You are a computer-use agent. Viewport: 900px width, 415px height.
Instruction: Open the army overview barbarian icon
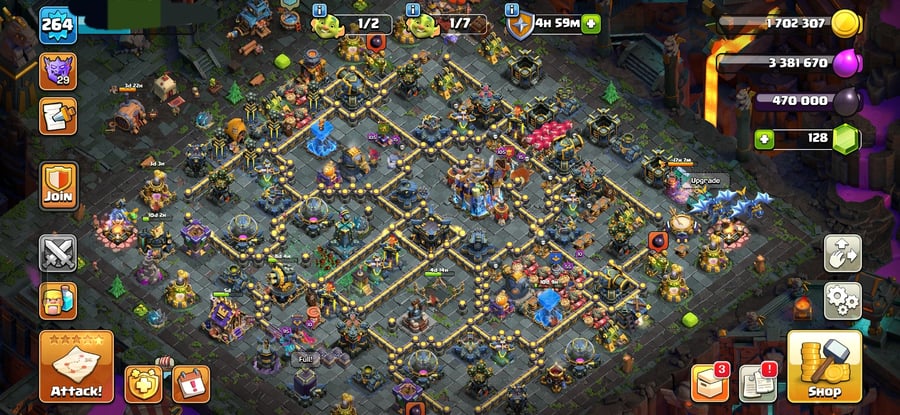[58, 300]
